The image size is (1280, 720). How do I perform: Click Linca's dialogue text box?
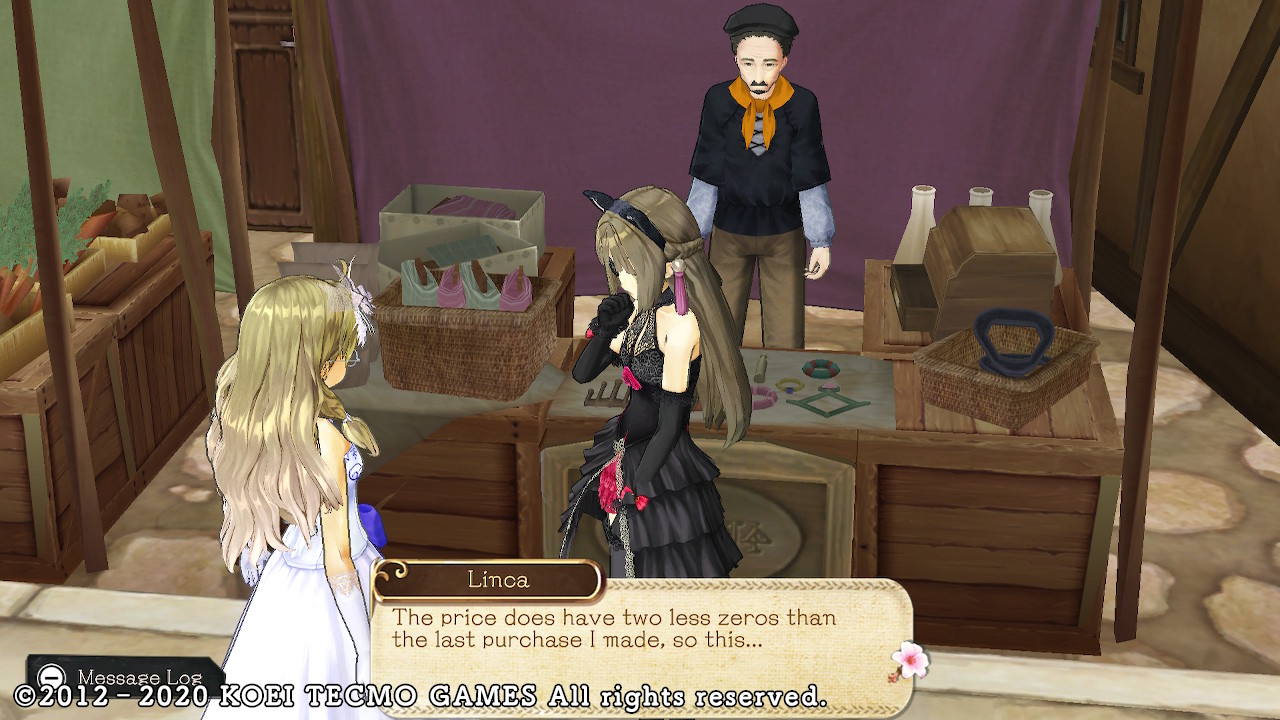click(x=640, y=640)
